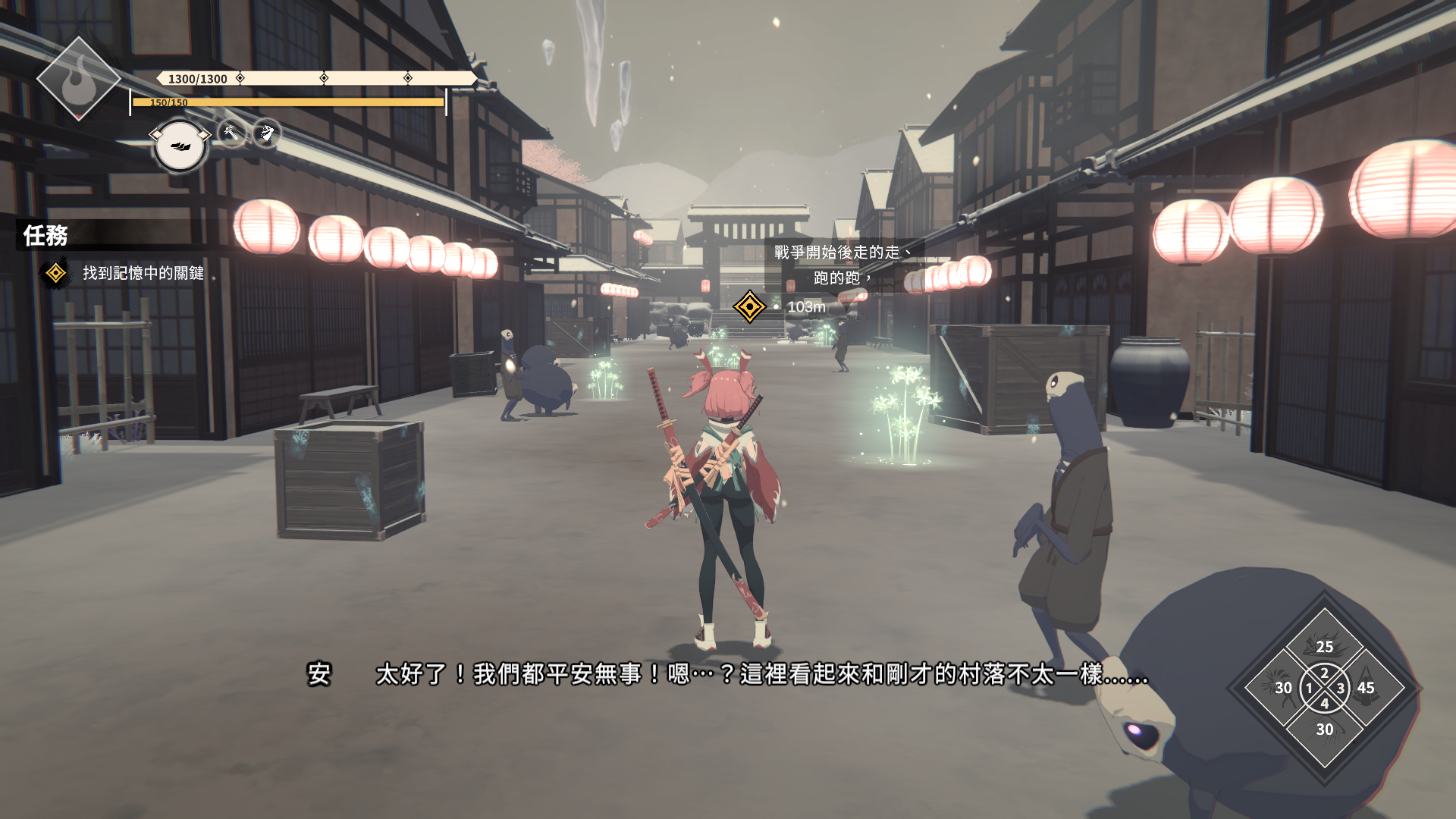Activate the right skill showing 45
The height and width of the screenshot is (819, 1456).
1367,688
